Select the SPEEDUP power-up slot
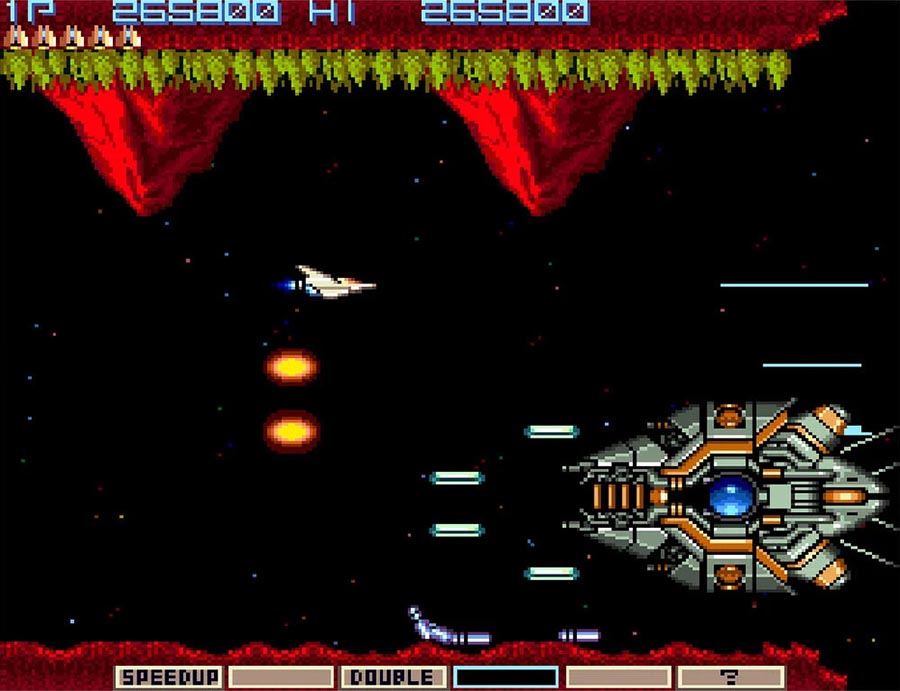 [168, 677]
